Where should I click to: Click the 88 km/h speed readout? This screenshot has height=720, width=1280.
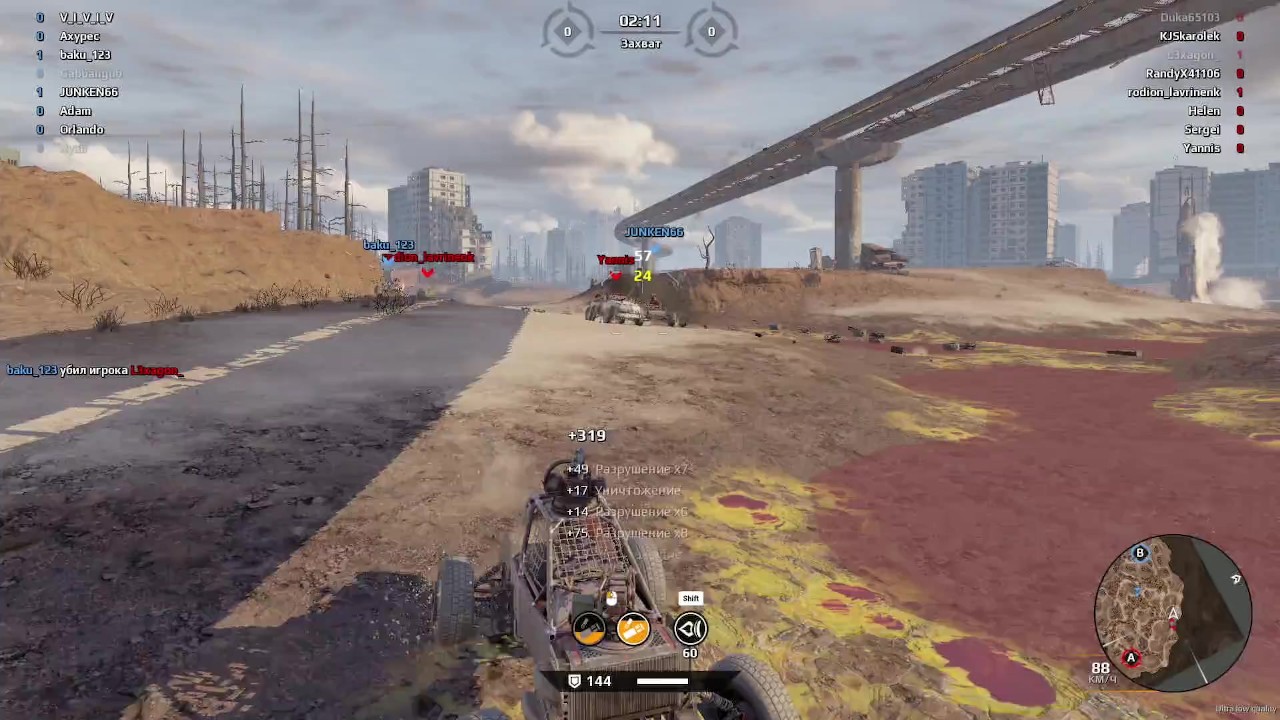pos(1100,667)
